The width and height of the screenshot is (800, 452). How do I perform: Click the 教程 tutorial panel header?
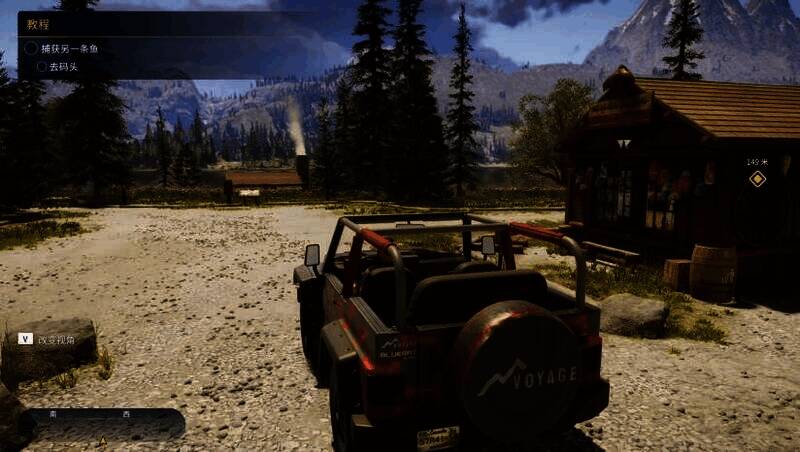(x=38, y=23)
